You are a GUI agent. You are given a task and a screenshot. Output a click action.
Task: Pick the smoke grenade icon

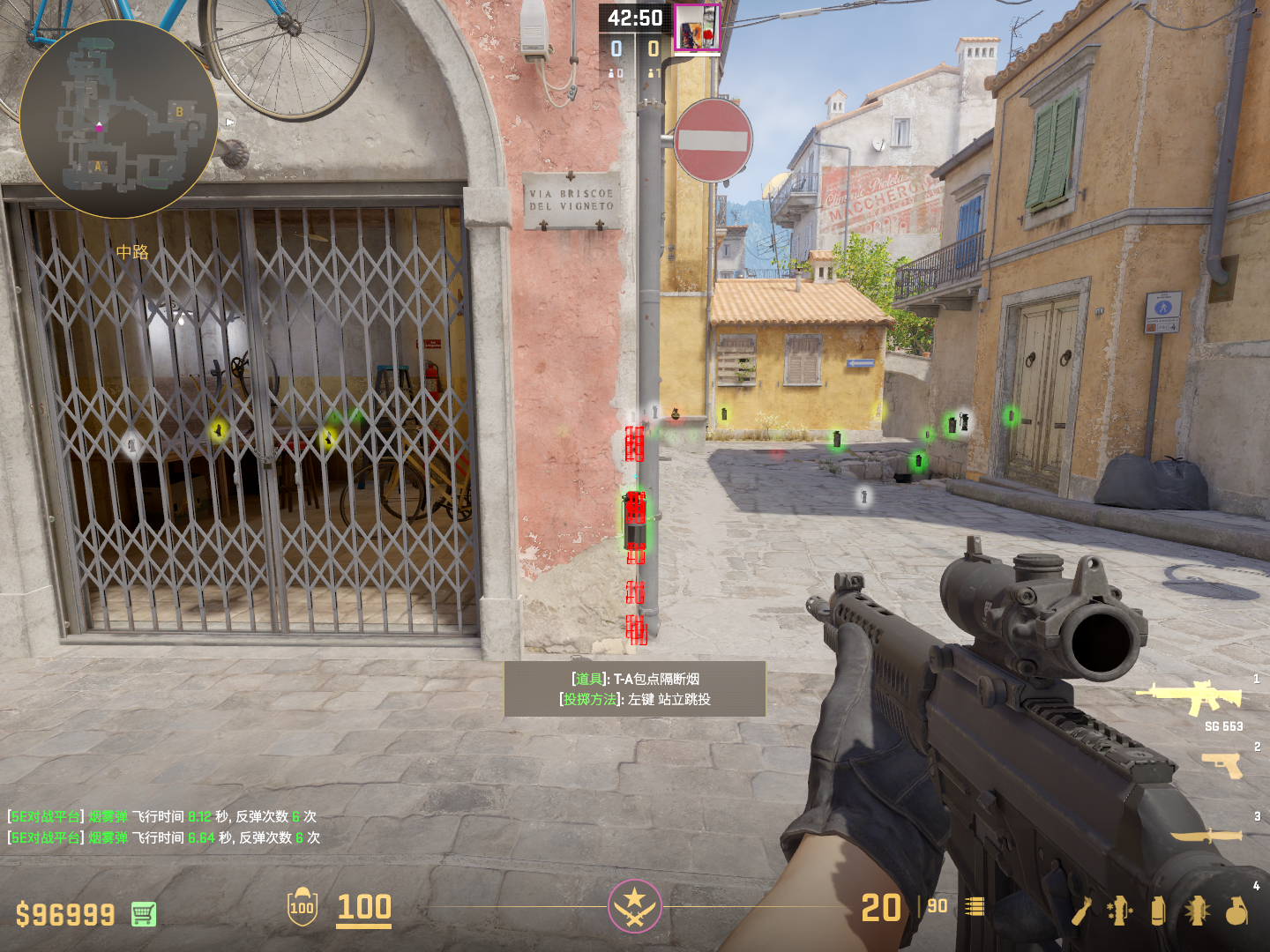pos(1158,911)
